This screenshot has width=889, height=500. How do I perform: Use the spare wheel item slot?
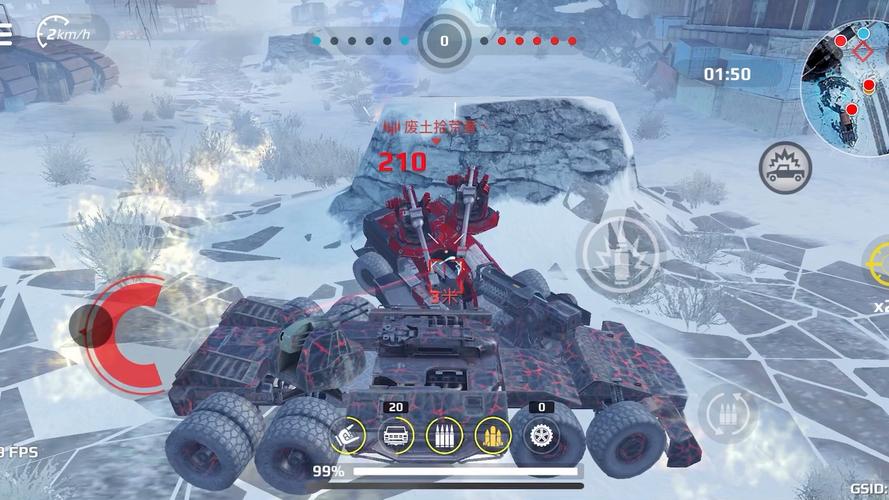[541, 435]
